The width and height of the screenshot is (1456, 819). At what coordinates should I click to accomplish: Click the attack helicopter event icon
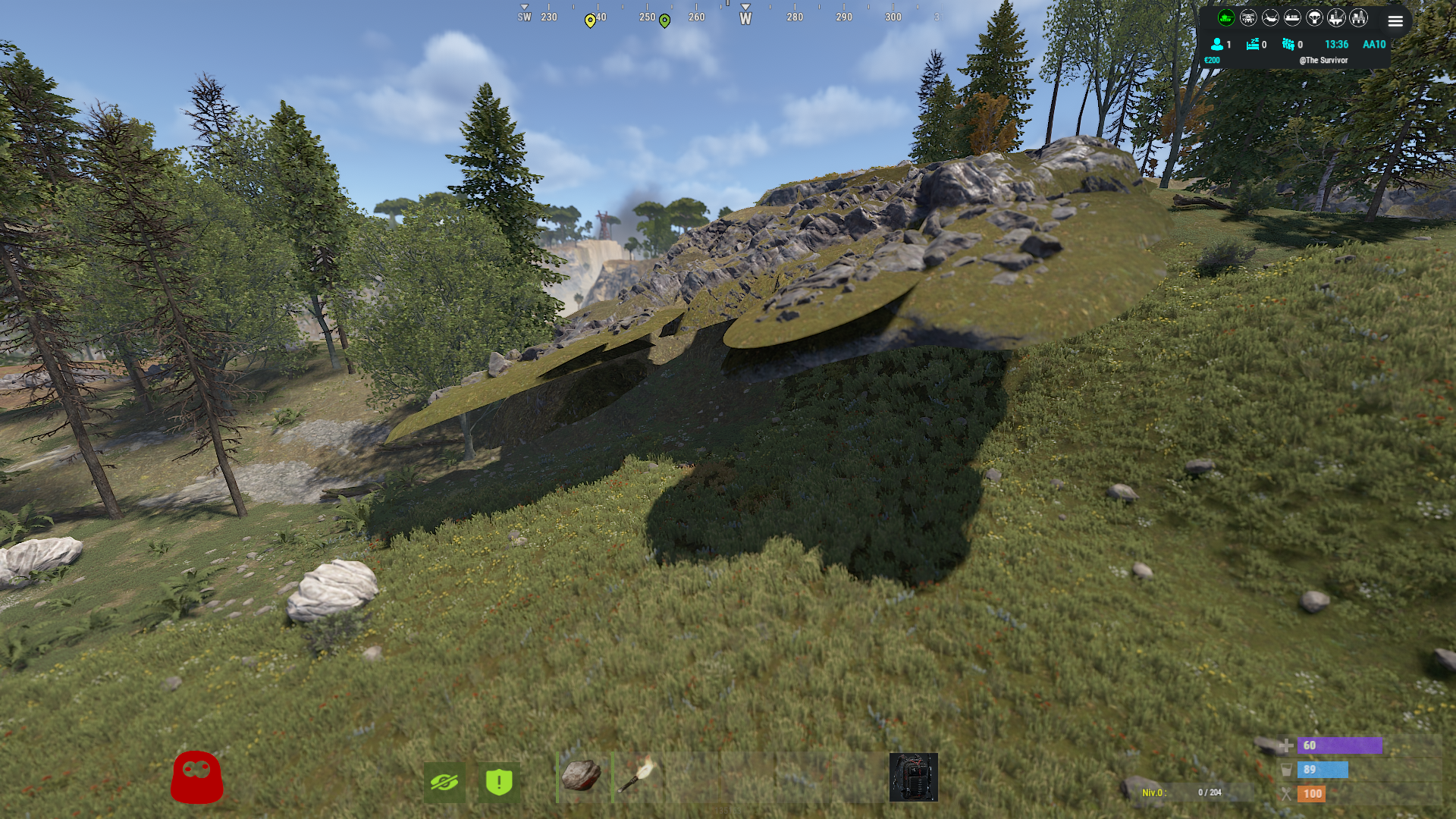[1248, 17]
